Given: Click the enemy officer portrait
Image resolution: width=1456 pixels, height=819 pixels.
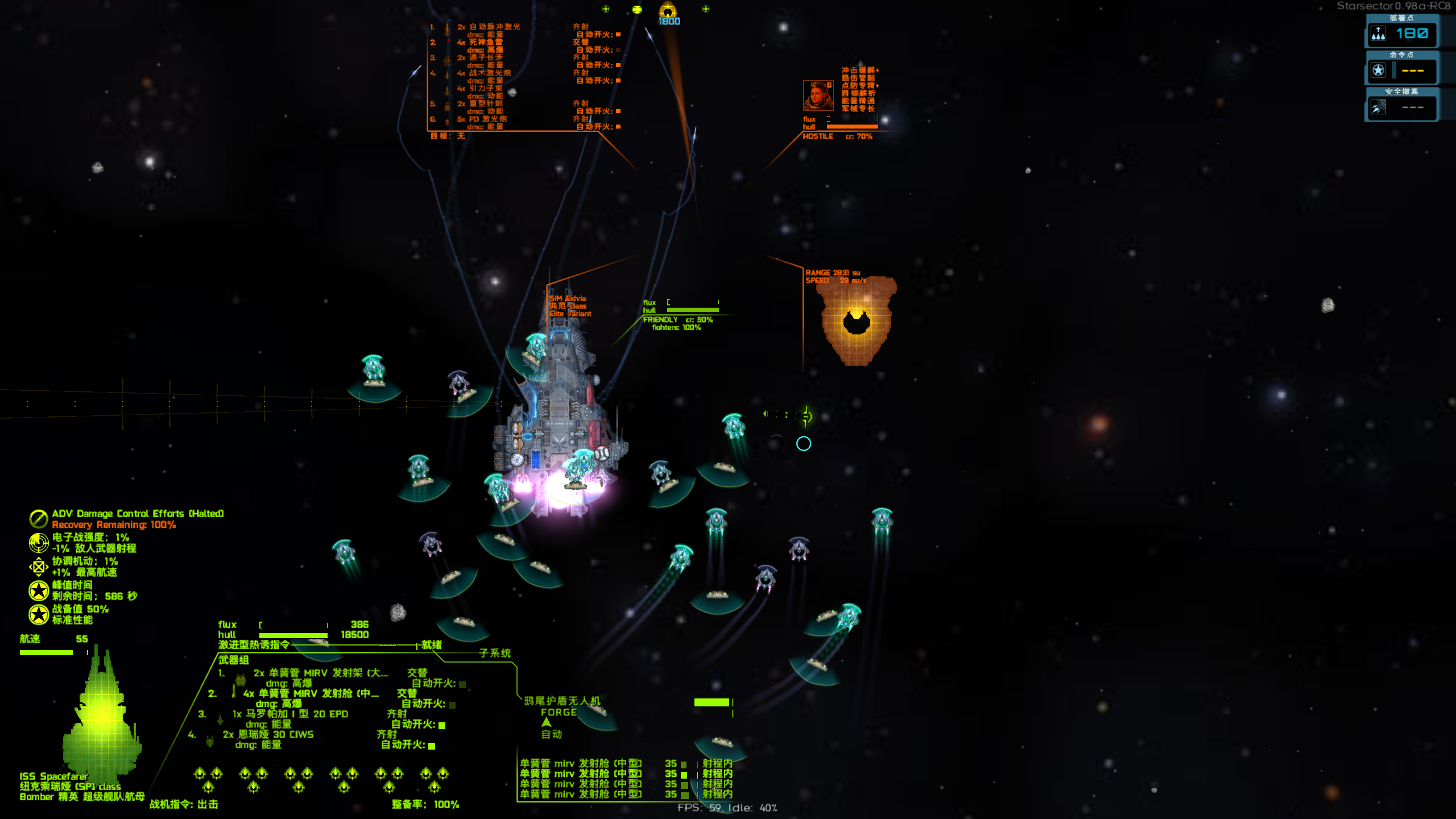Looking at the screenshot, I should [818, 96].
